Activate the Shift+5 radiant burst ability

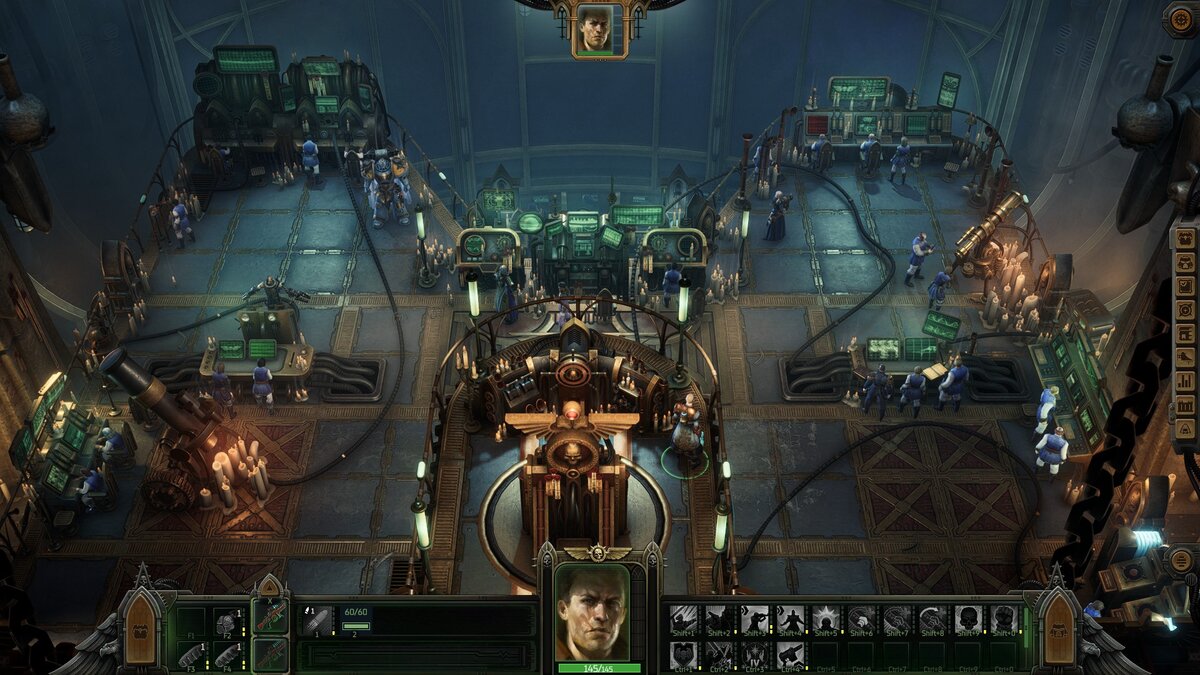(x=827, y=620)
